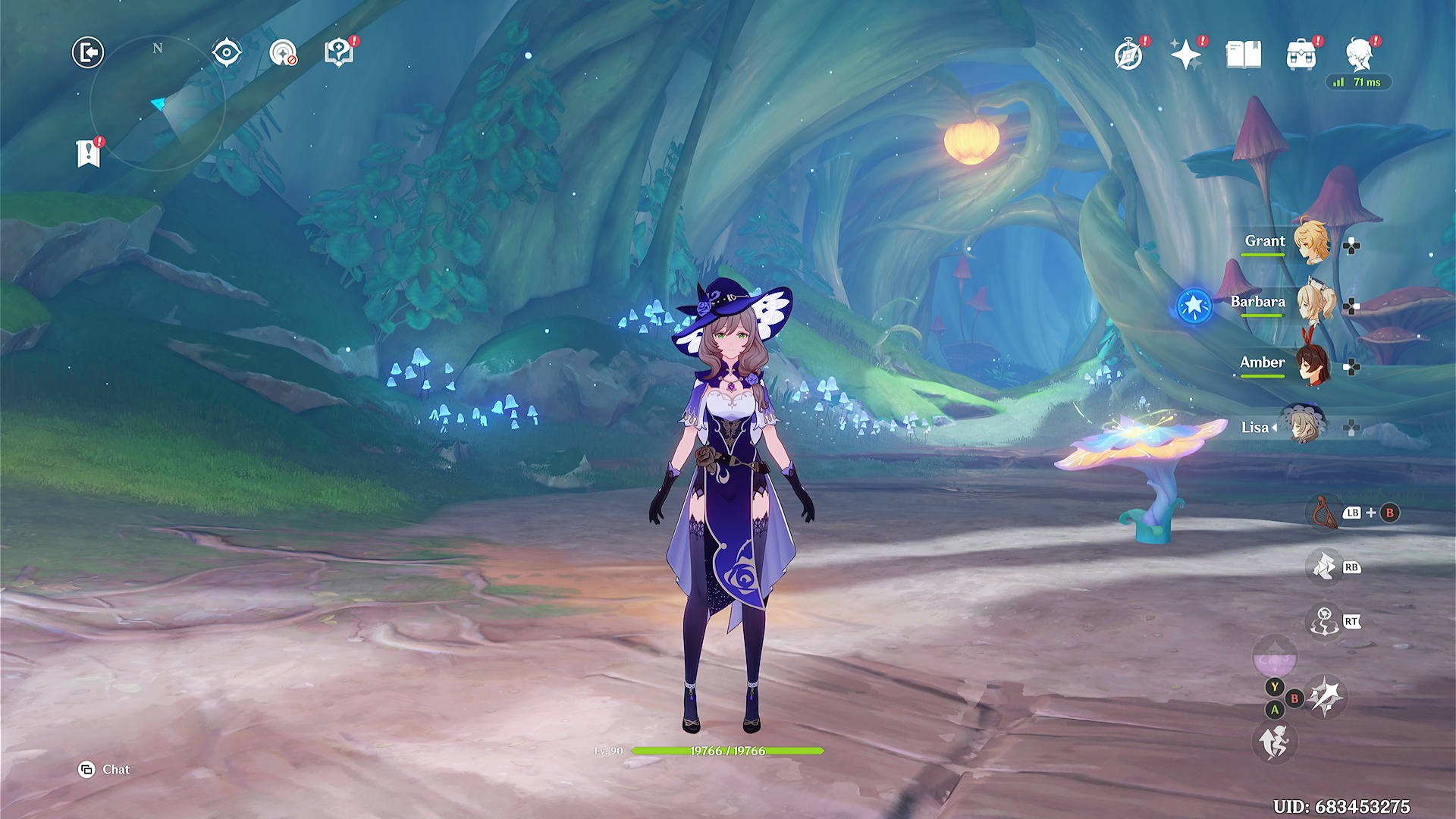Open the compass icon
Screen dimensions: 1456x819
click(1128, 55)
